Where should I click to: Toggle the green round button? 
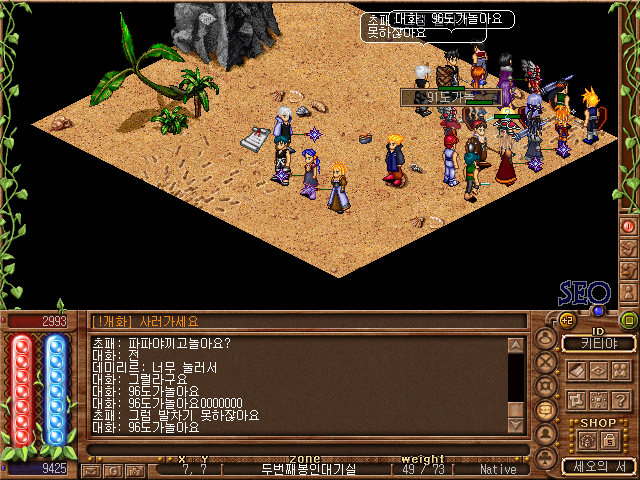[x=629, y=320]
